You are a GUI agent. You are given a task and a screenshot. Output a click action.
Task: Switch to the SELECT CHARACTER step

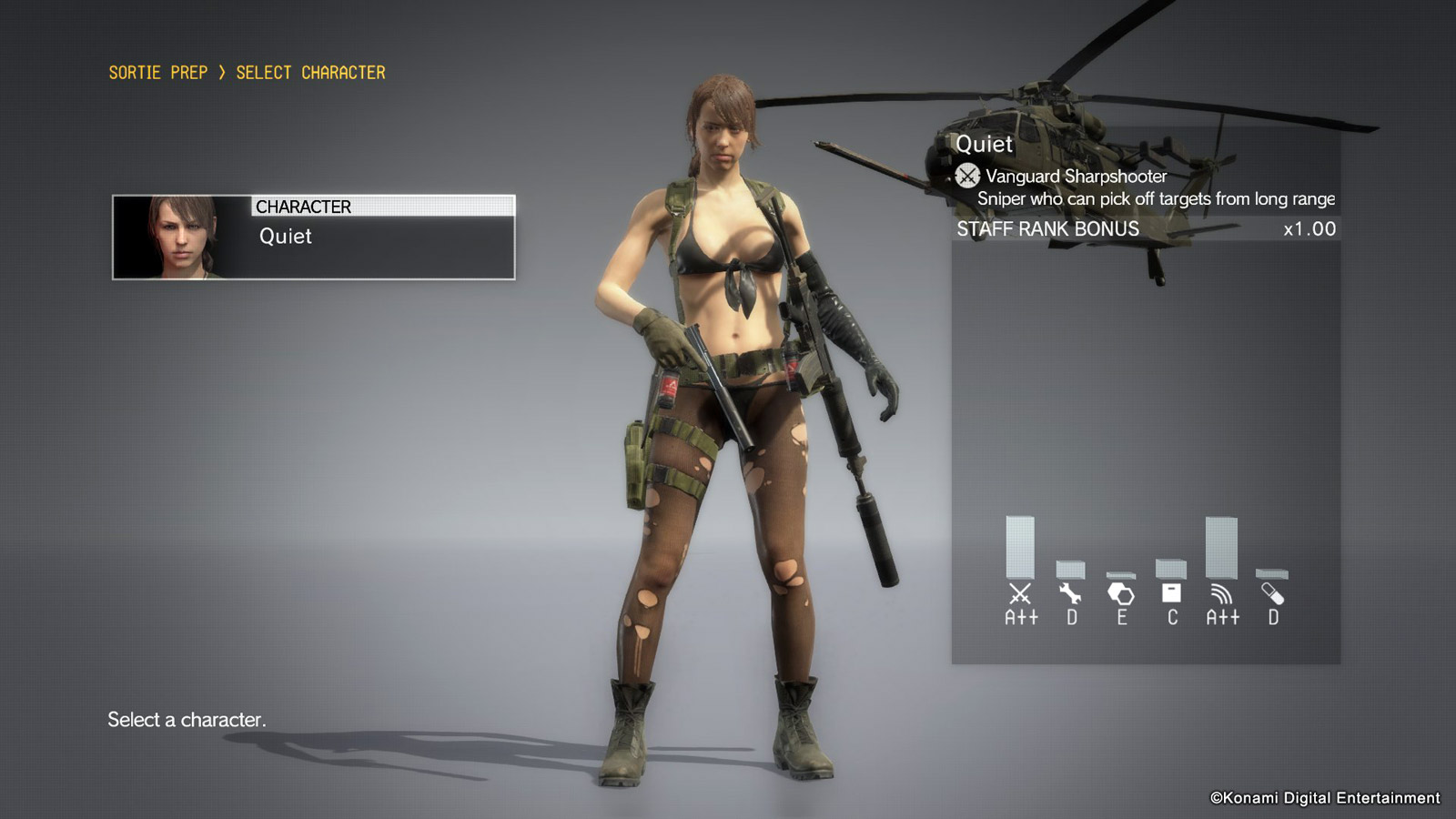click(x=310, y=73)
